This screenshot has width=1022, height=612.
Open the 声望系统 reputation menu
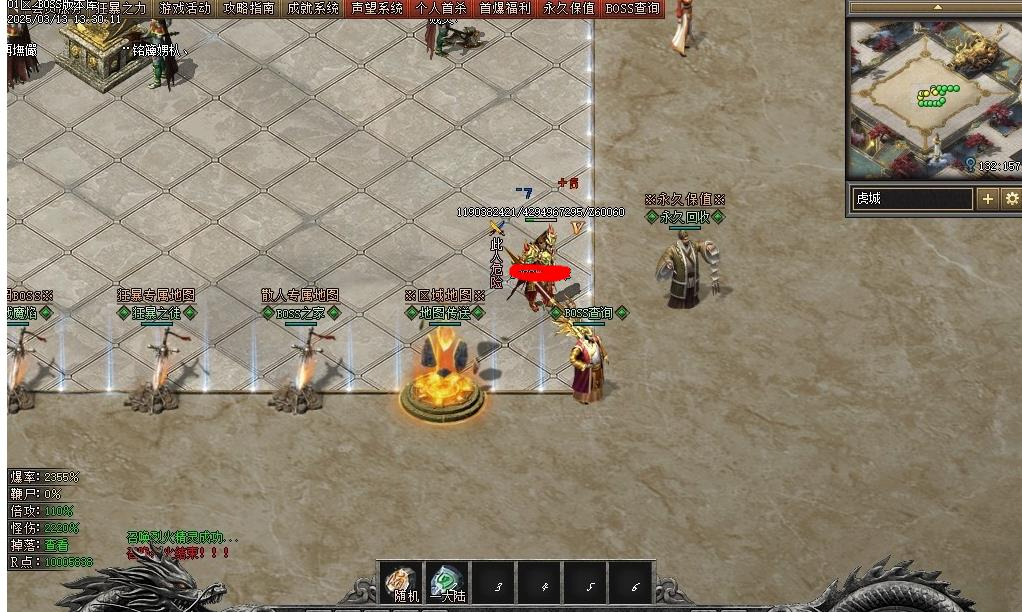[377, 8]
